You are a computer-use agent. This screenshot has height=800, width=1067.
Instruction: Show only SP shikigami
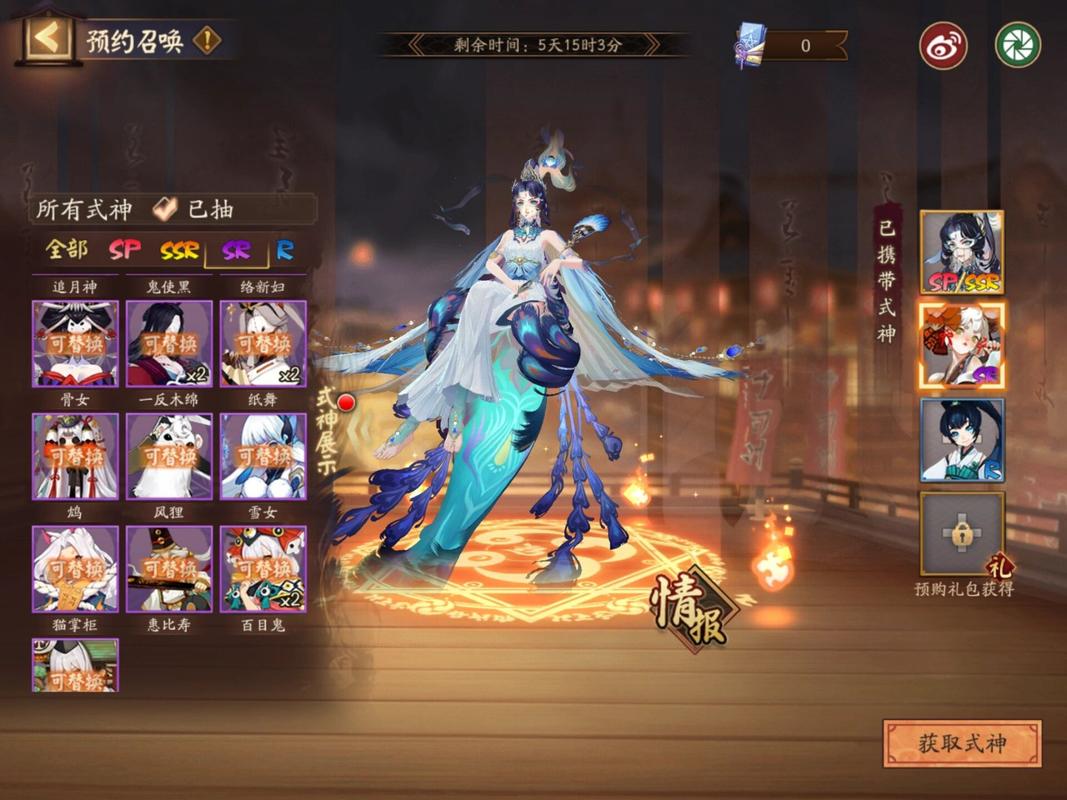(x=126, y=250)
